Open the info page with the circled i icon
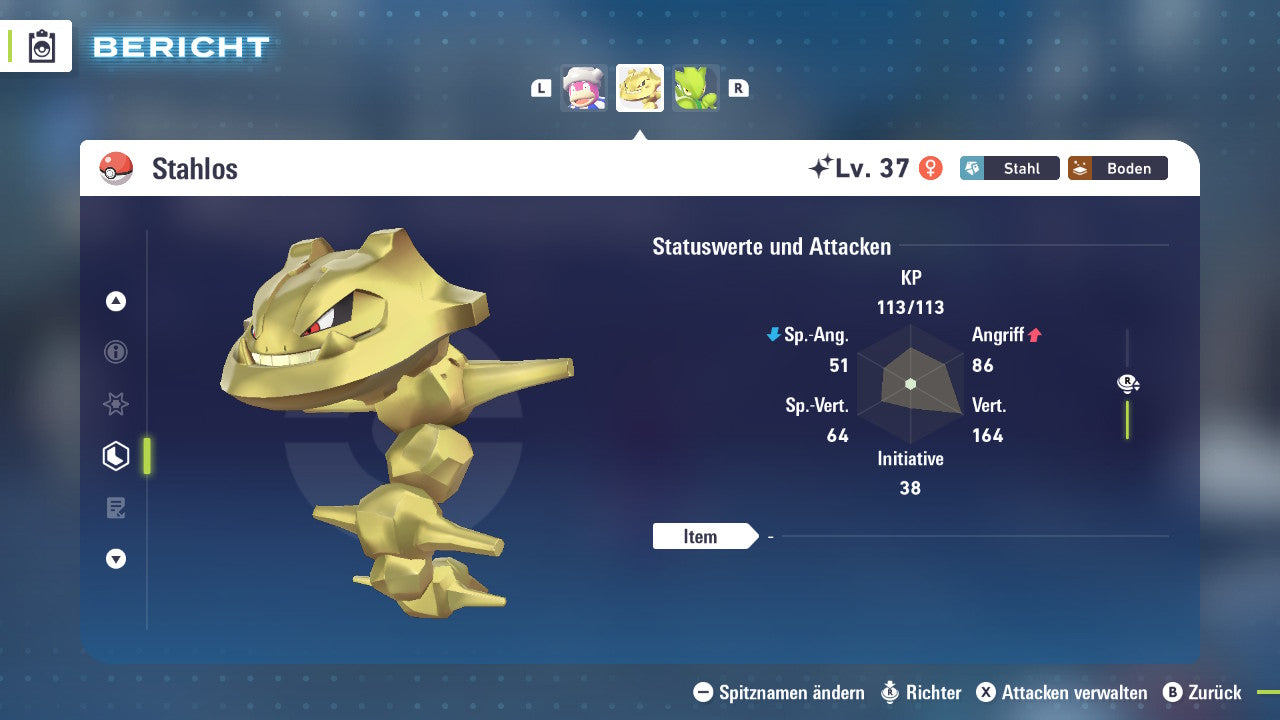Screen dimensions: 1280x720 coord(116,352)
